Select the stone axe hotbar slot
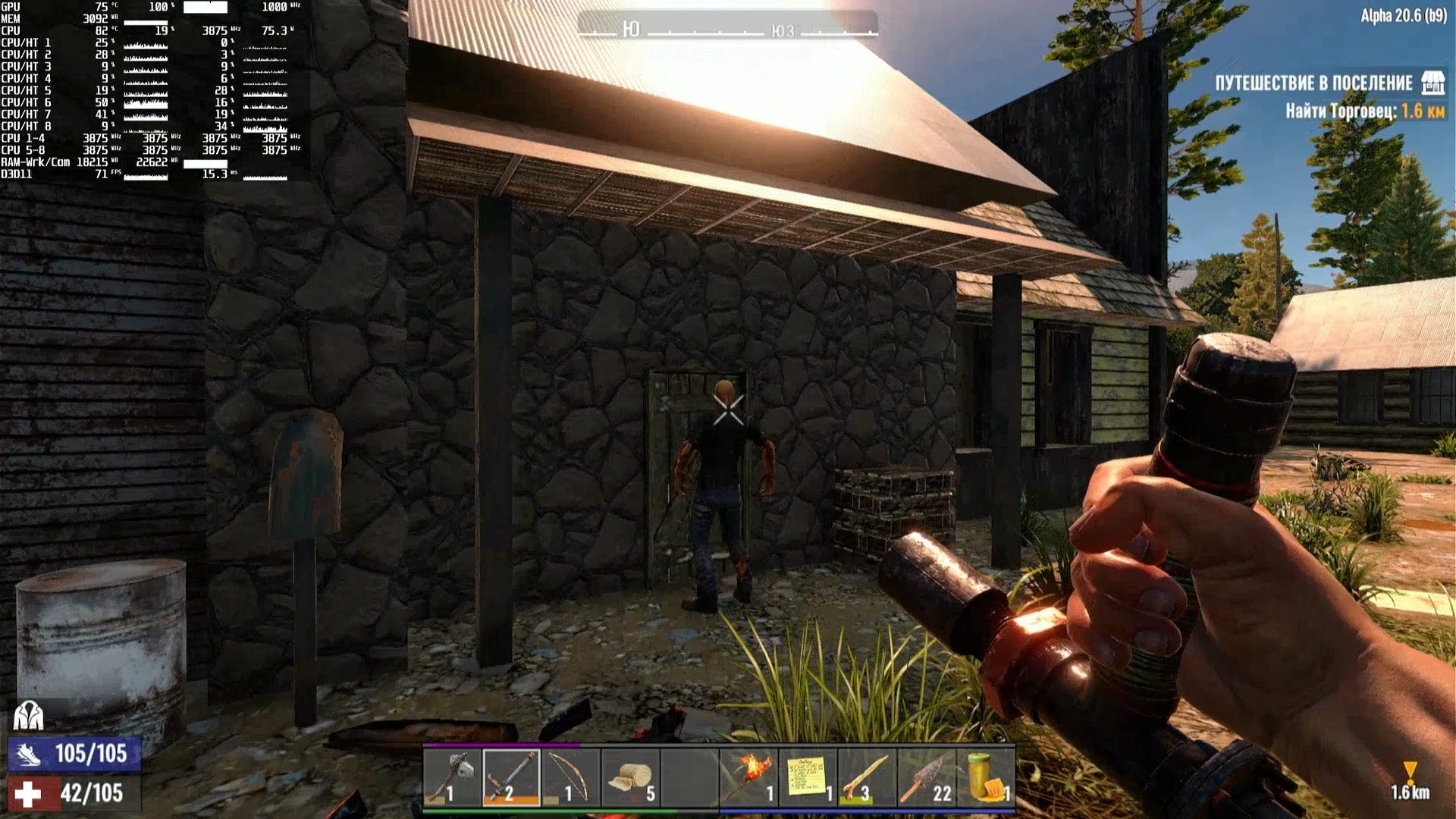The height and width of the screenshot is (819, 1456). (452, 777)
